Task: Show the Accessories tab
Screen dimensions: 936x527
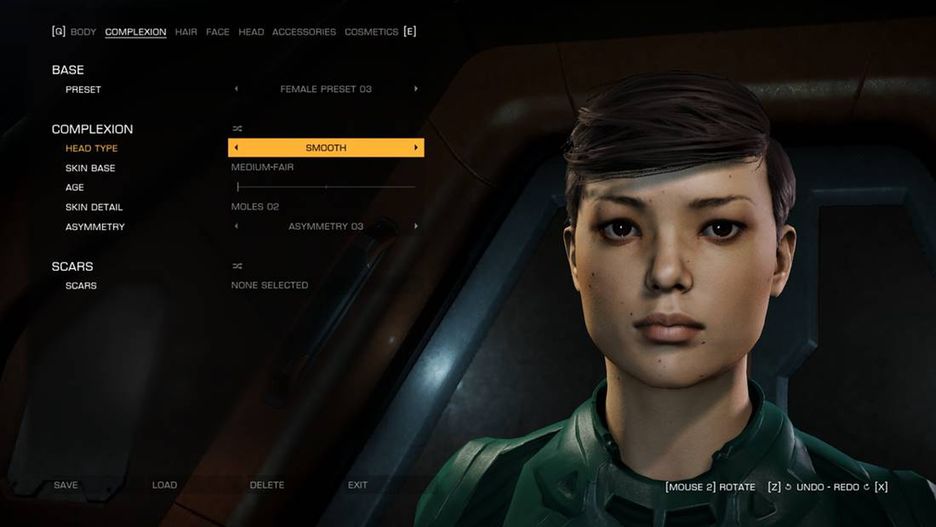Action: pyautogui.click(x=304, y=32)
